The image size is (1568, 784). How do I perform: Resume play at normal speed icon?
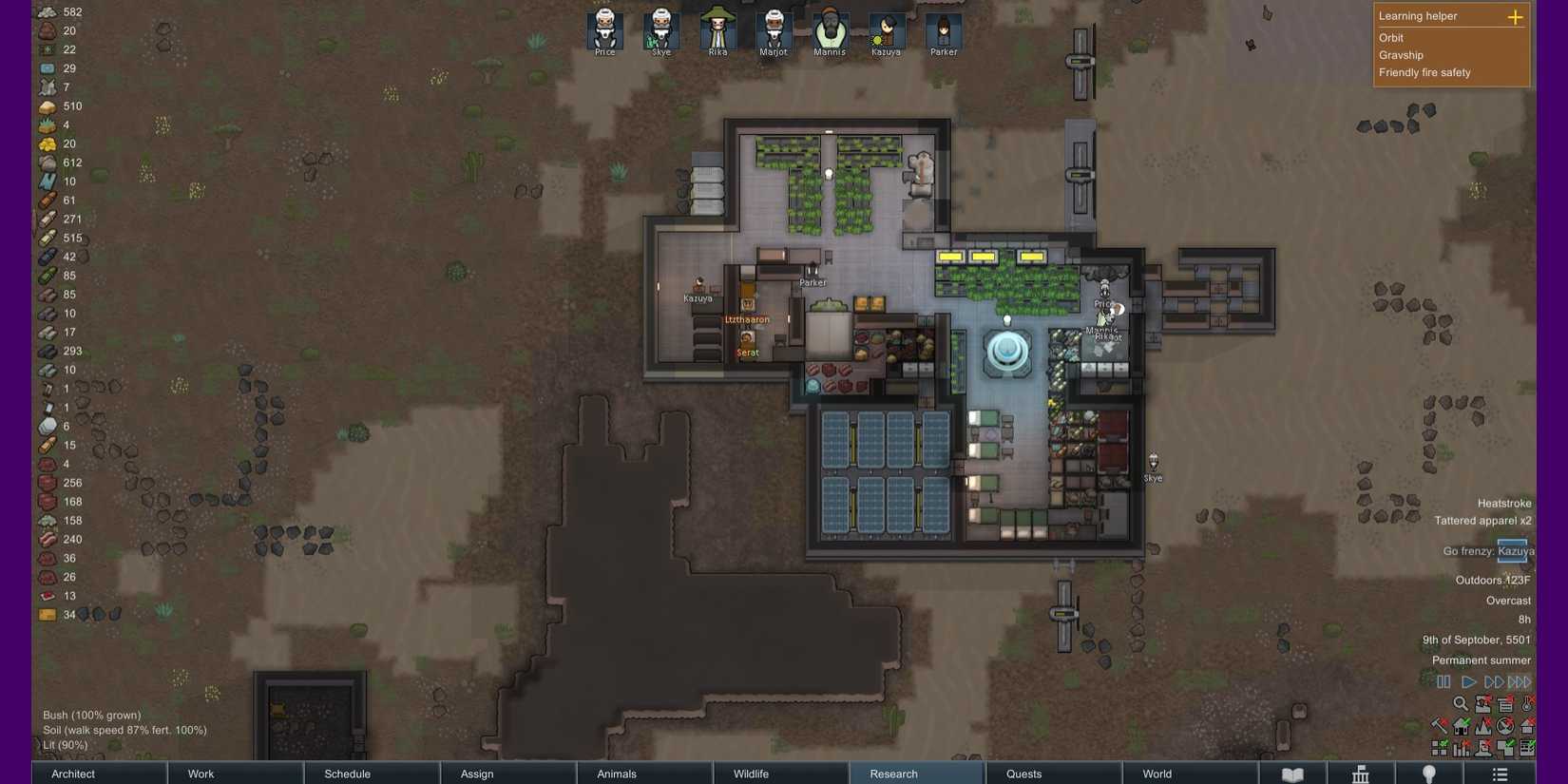[x=1469, y=681]
